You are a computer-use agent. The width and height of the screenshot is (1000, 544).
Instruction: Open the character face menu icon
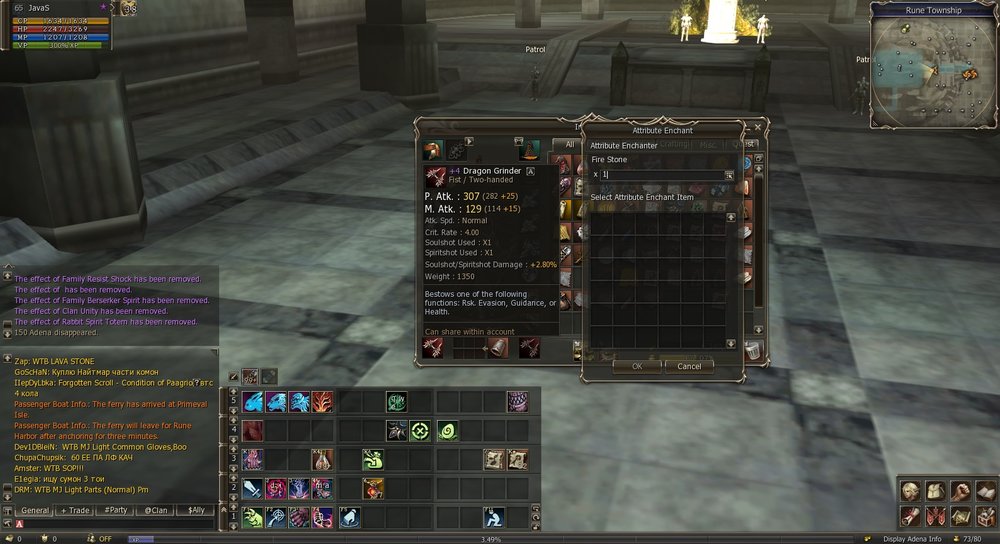(x=909, y=491)
